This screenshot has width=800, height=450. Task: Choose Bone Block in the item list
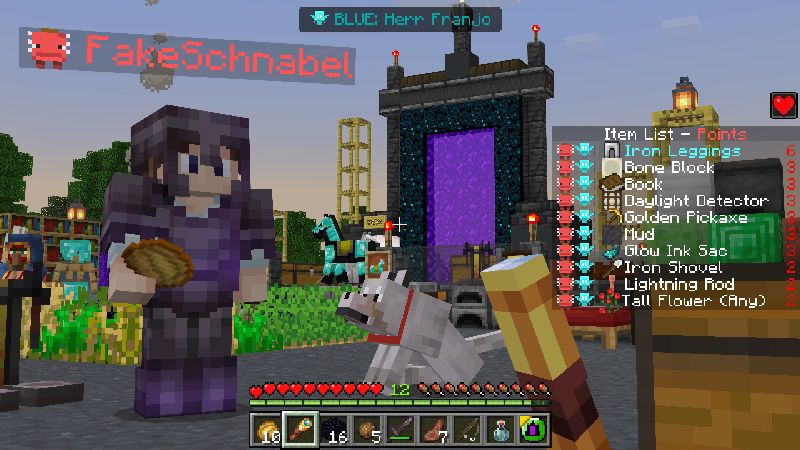coord(669,168)
